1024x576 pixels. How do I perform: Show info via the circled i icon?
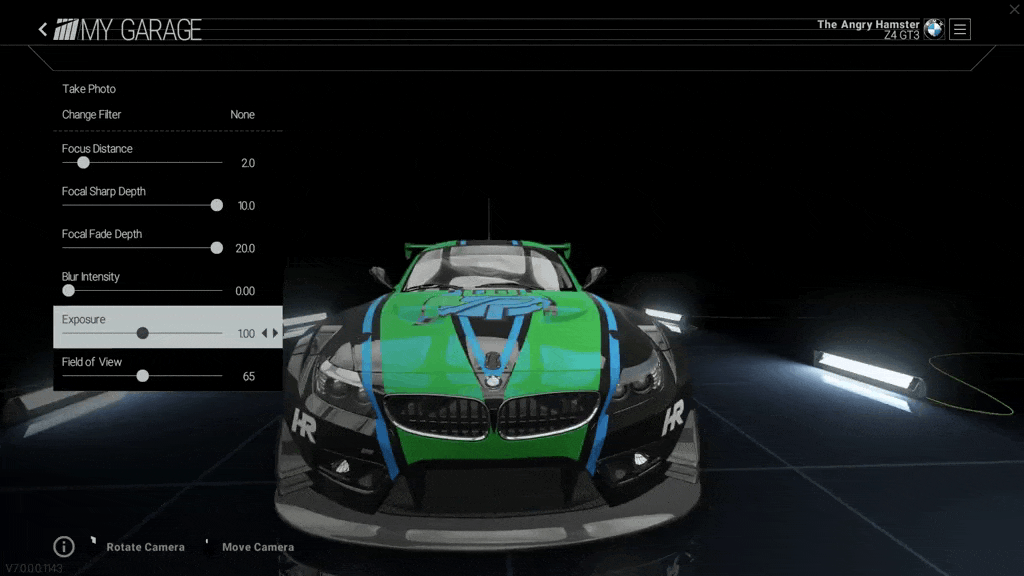point(64,546)
